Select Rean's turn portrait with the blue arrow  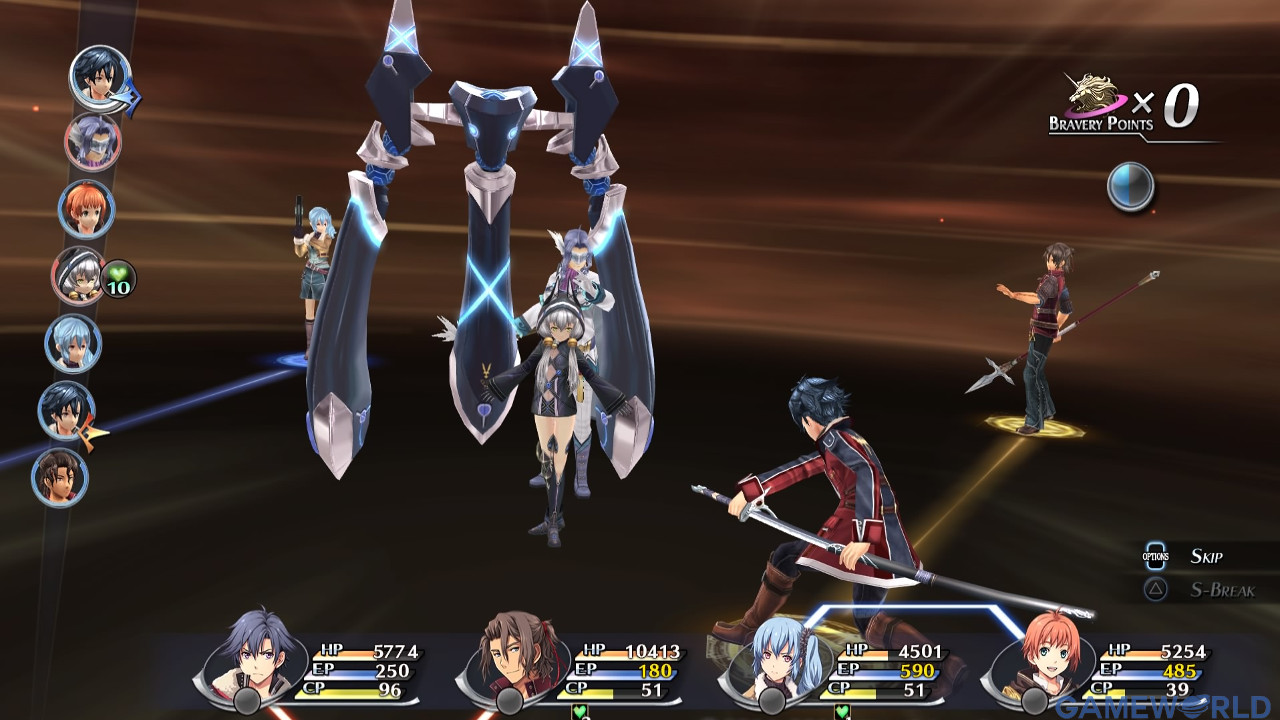pos(100,77)
